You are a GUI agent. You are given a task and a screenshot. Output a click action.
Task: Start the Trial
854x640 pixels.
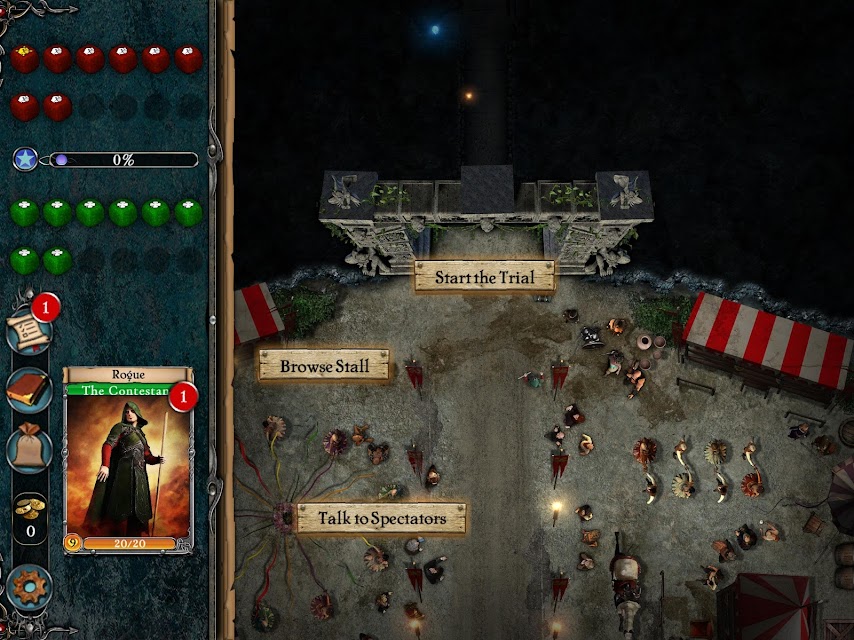pos(484,277)
